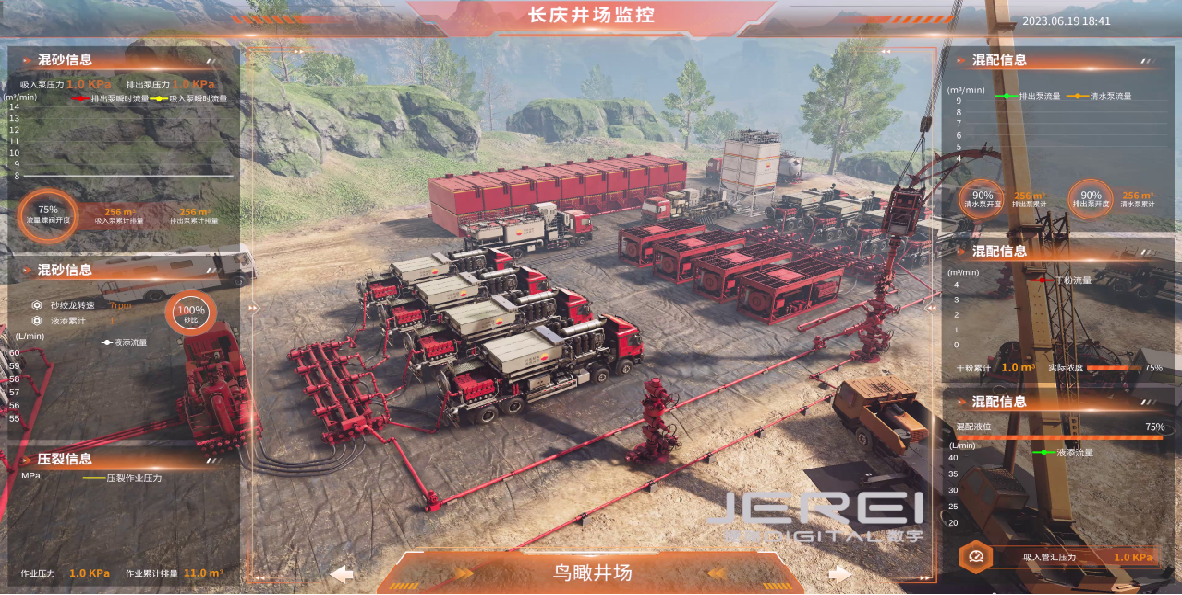Switch to the next view with right arrow

tap(839, 574)
